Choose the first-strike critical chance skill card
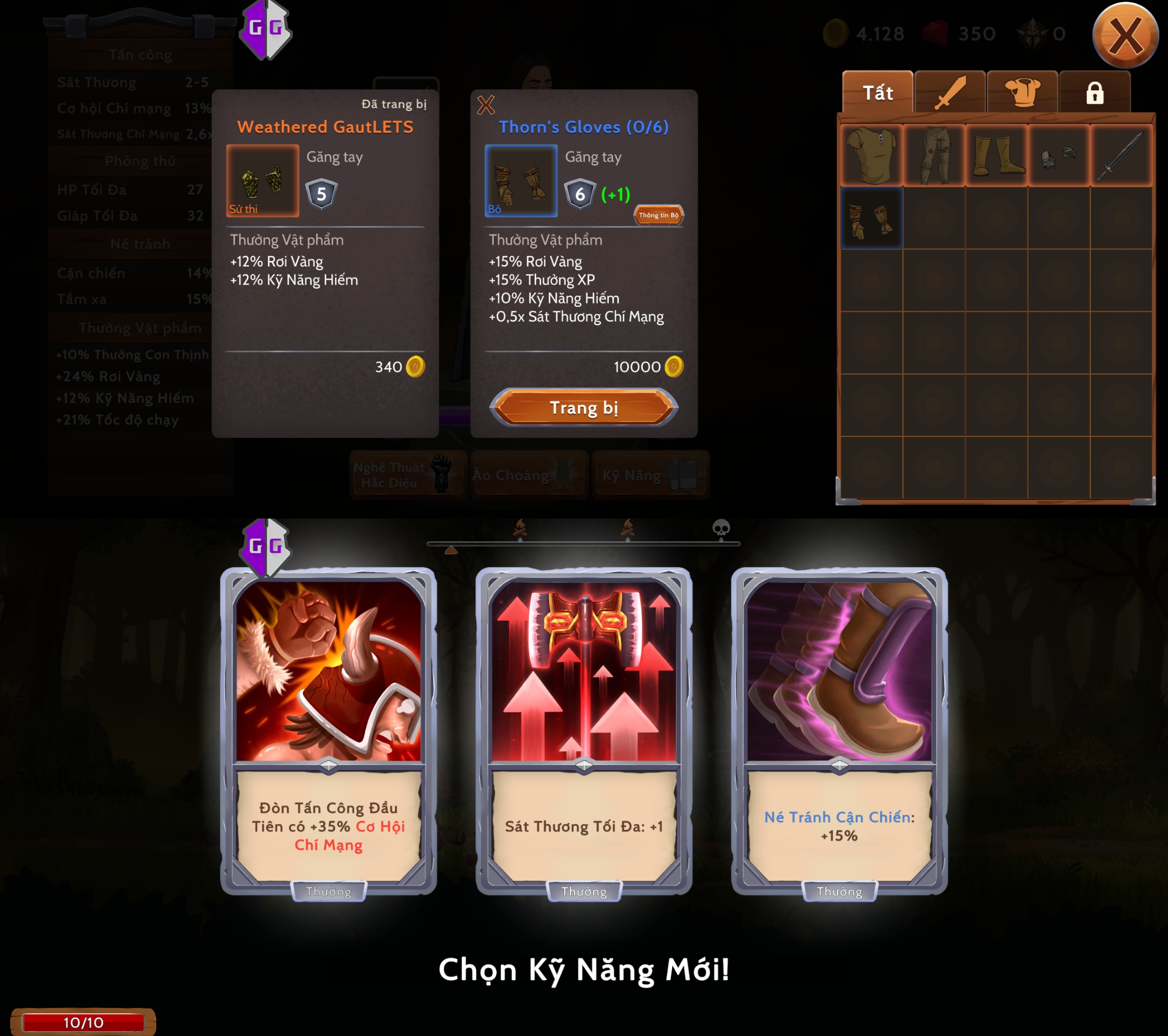The image size is (1168, 1036). tap(328, 730)
